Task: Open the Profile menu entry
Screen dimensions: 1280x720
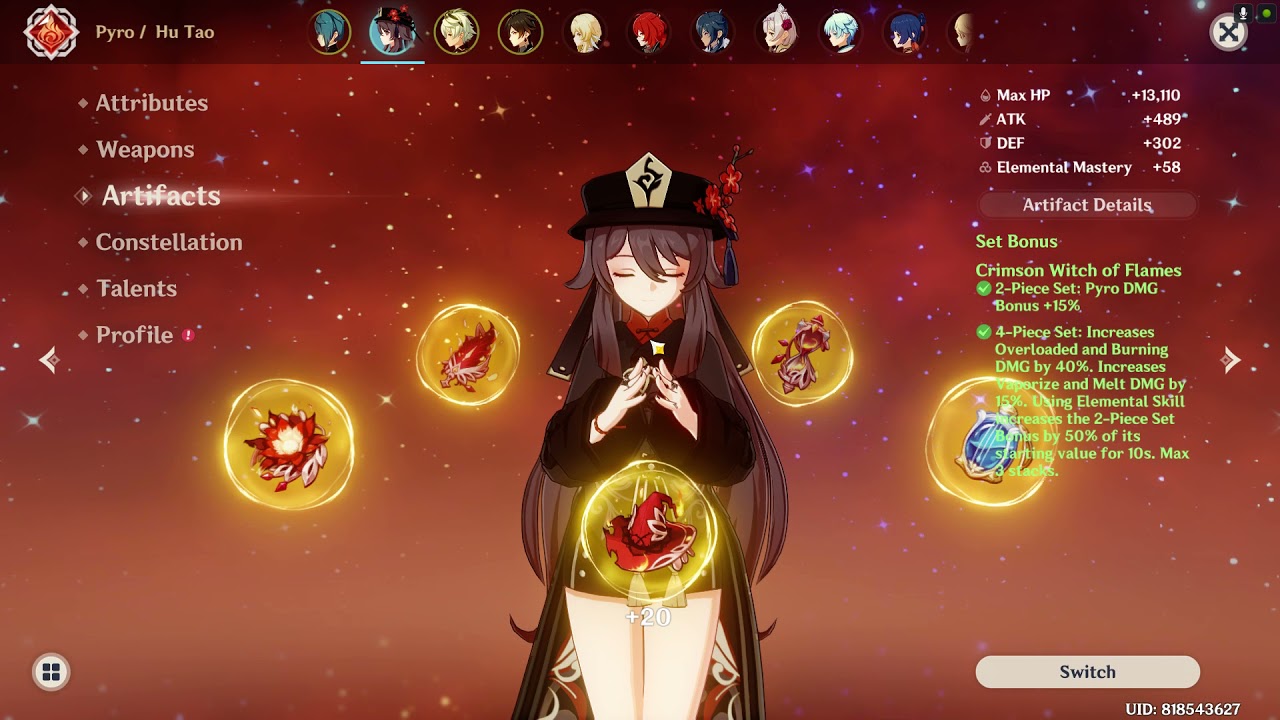Action: [134, 335]
